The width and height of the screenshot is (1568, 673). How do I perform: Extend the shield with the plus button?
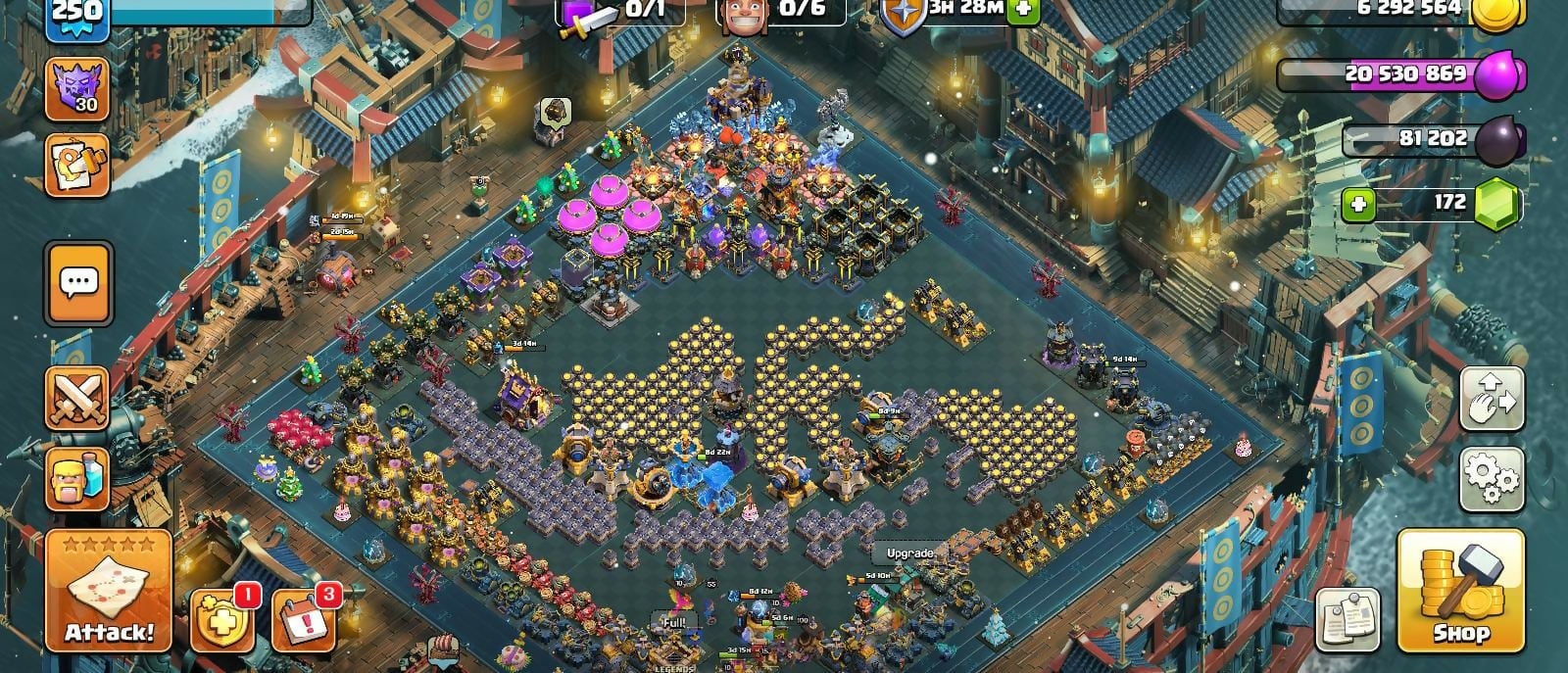[x=1023, y=9]
